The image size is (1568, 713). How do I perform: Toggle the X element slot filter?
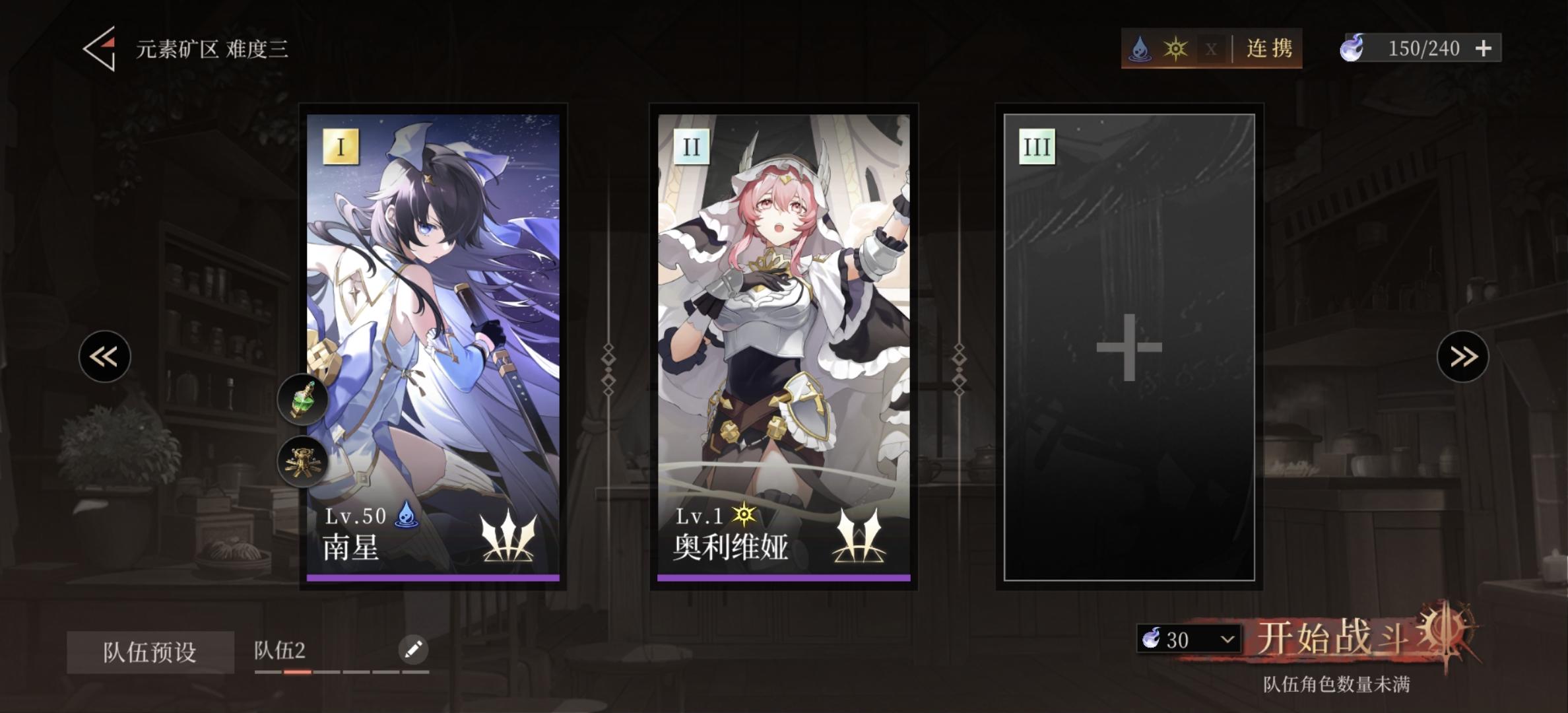[1212, 48]
